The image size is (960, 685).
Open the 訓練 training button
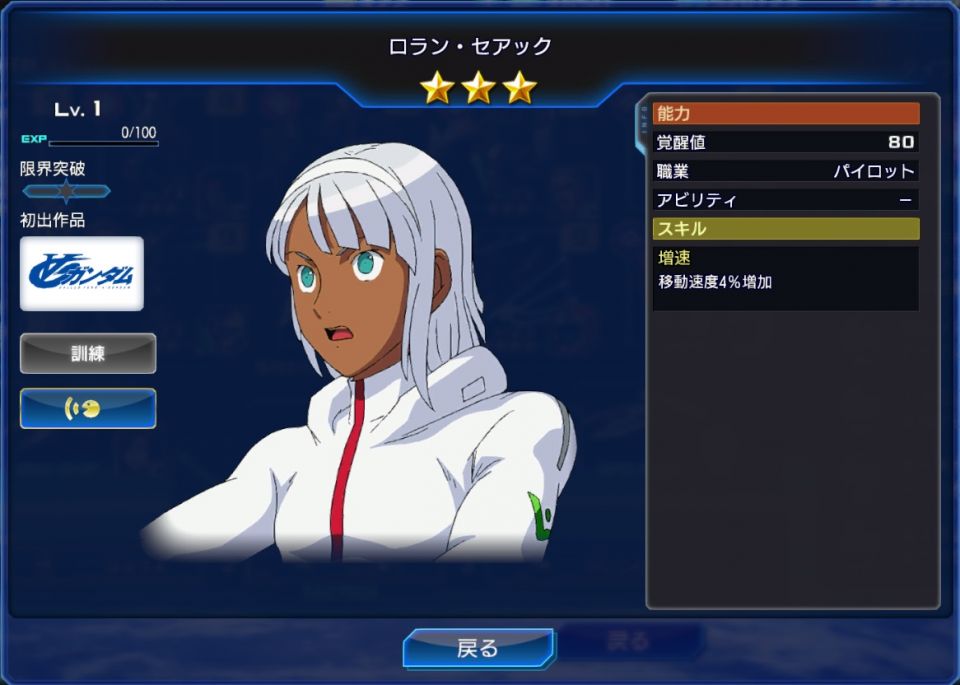click(88, 353)
